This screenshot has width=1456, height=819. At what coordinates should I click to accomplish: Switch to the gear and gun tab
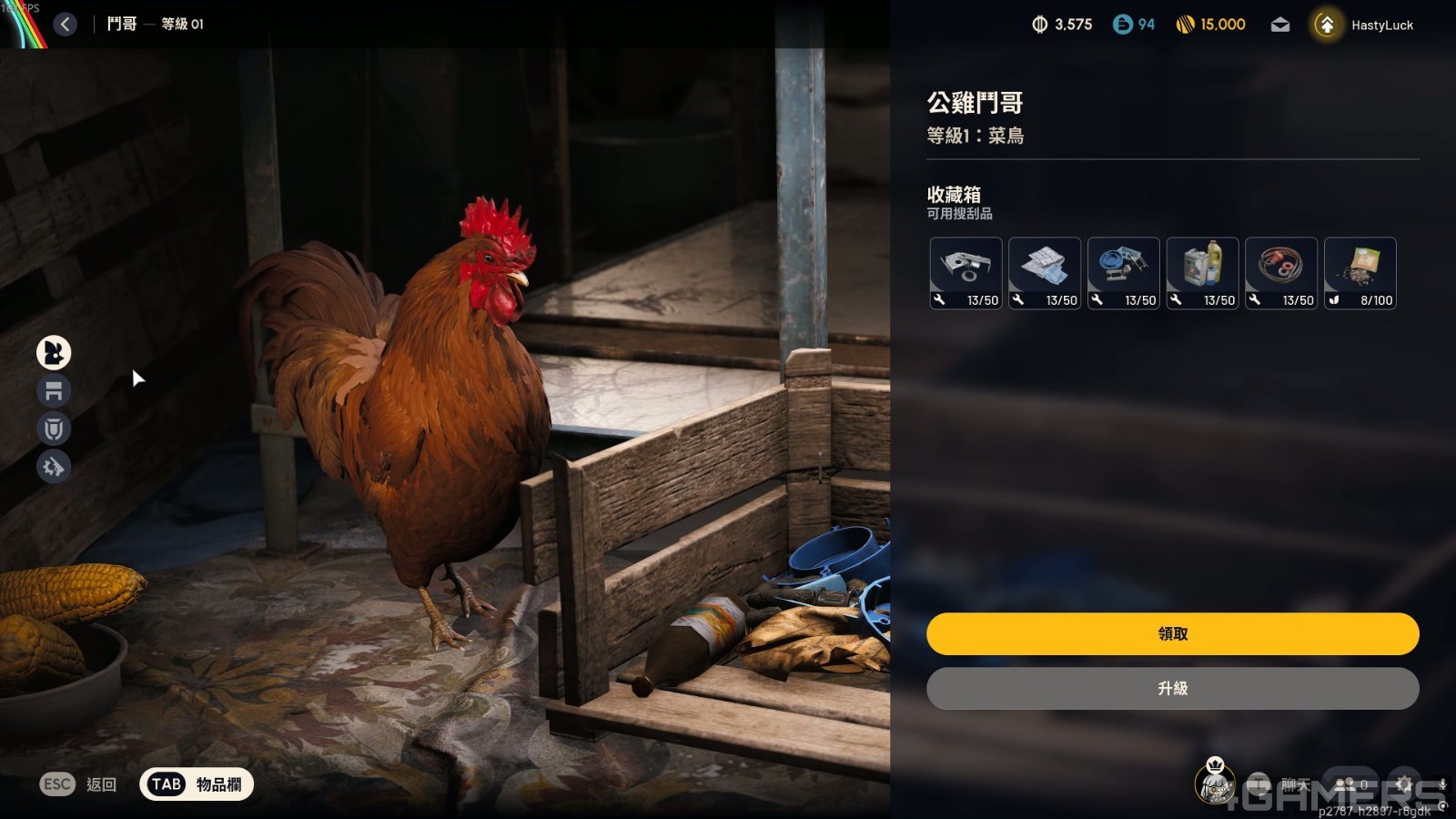click(x=54, y=467)
